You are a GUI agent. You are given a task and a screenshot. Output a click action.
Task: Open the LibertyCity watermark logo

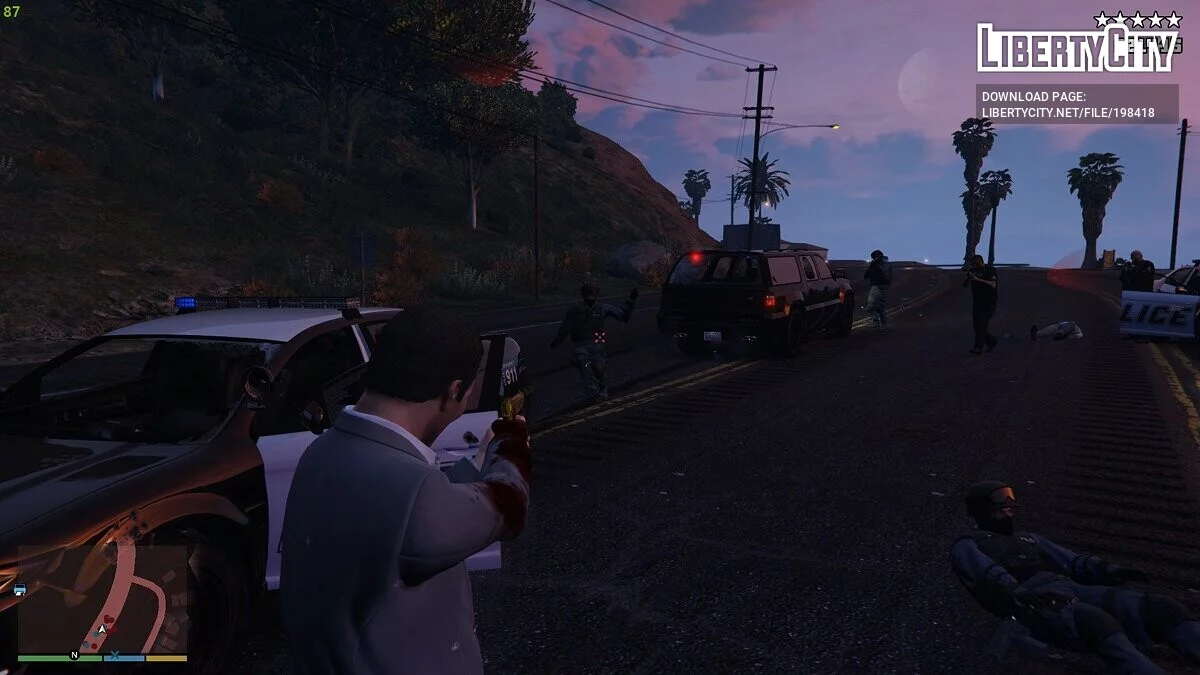[x=1077, y=46]
